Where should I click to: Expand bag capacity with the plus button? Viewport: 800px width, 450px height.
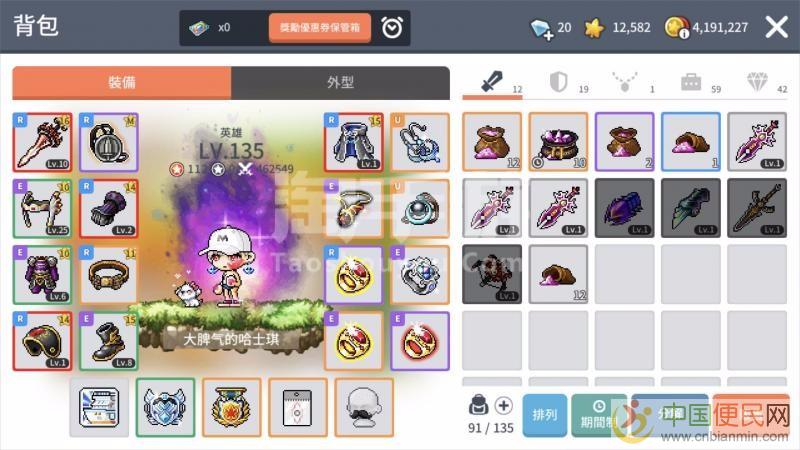click(504, 405)
